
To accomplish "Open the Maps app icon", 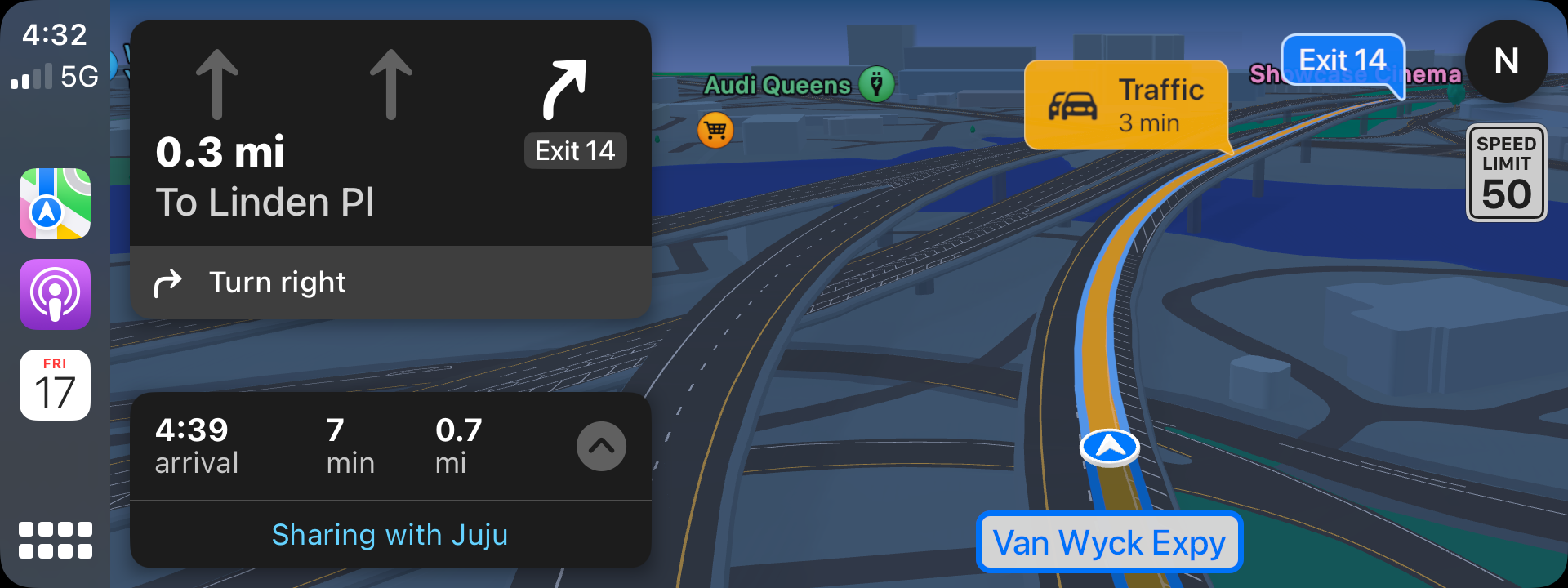I will [55, 203].
